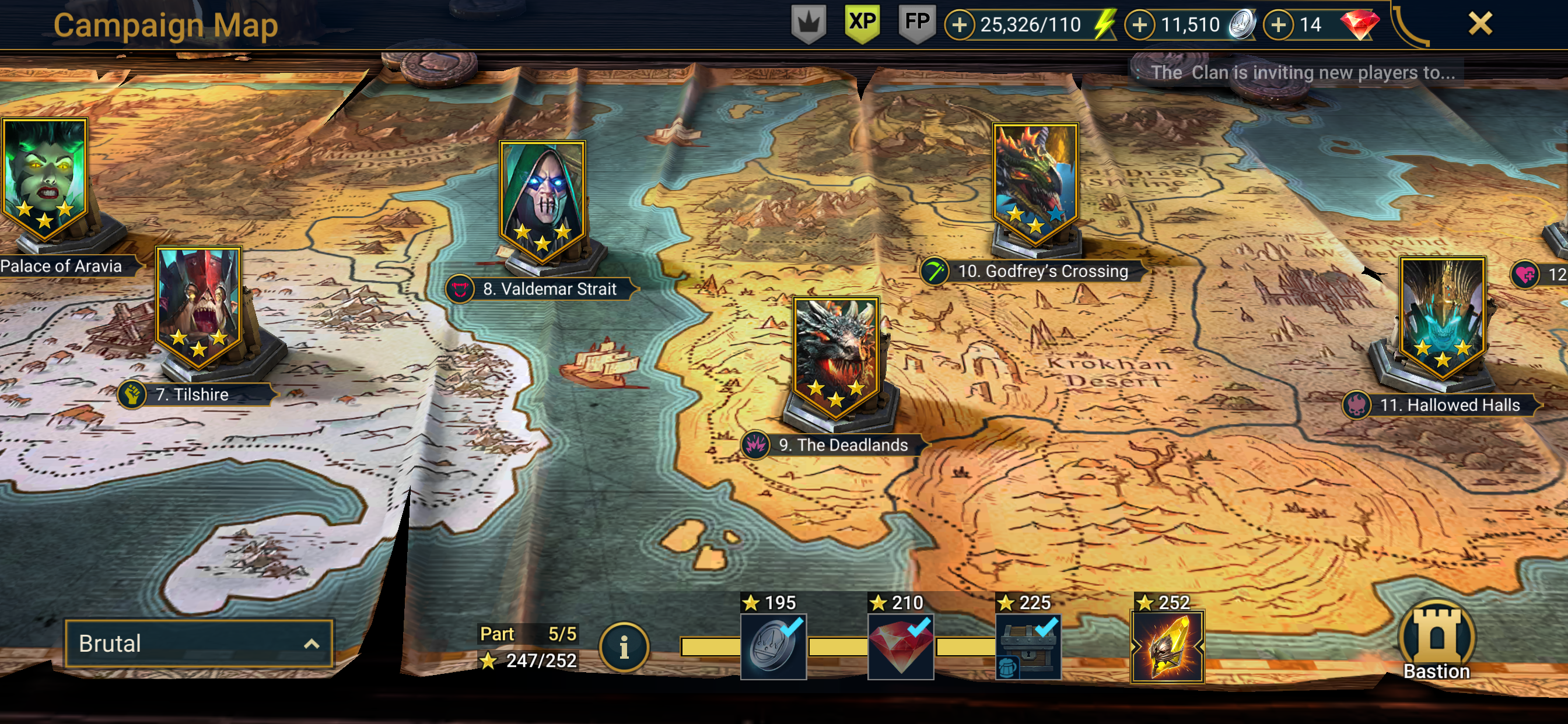Screen dimensions: 1568x724
Task: Tap the XP boost shield icon
Action: coord(862,23)
